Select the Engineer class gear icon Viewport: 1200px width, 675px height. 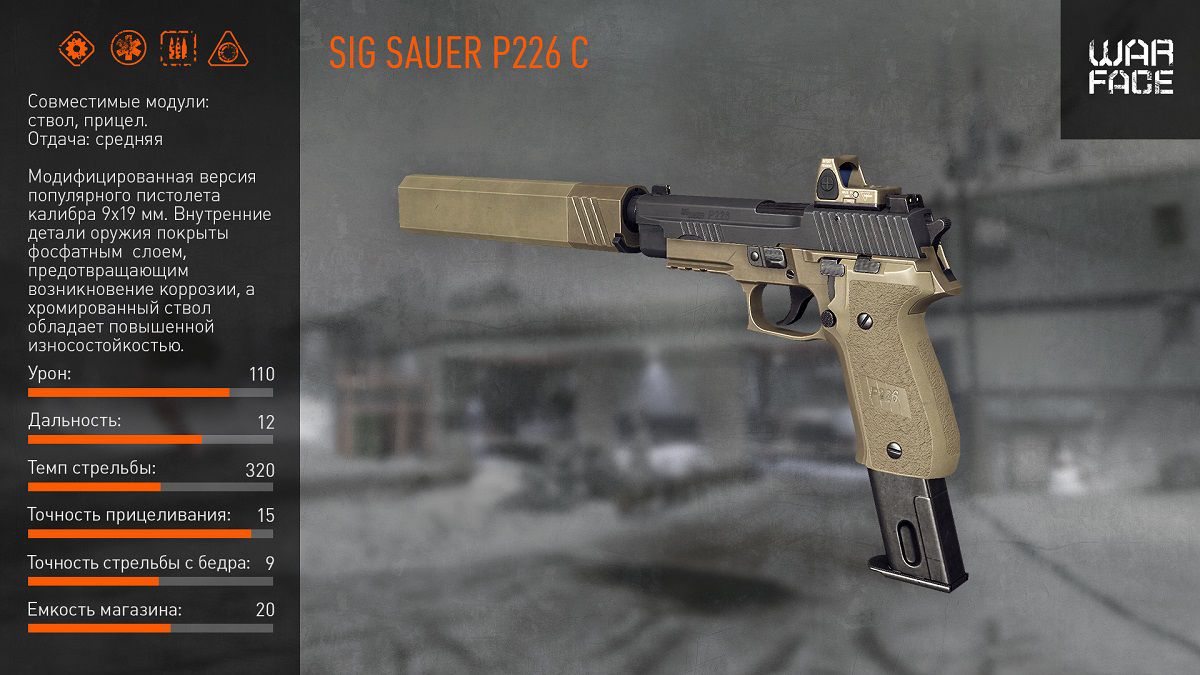point(76,48)
